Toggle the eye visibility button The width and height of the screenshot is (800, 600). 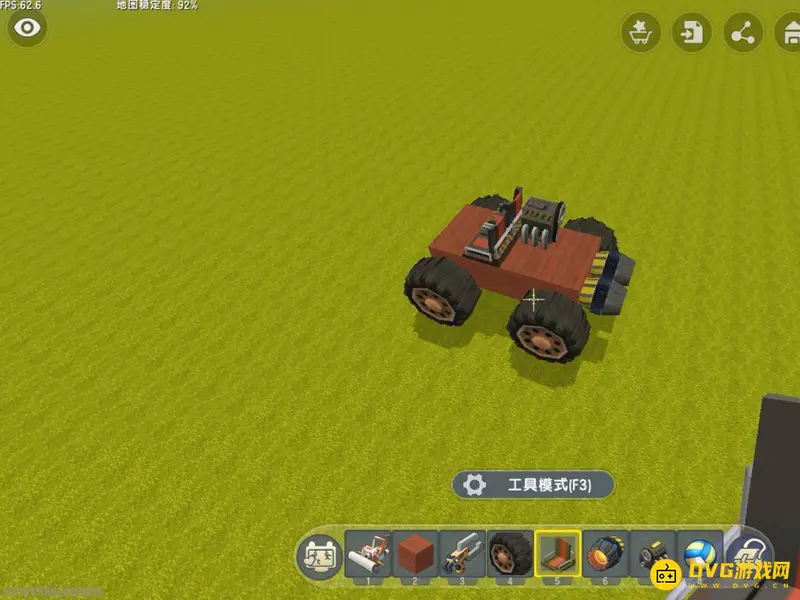pos(27,28)
